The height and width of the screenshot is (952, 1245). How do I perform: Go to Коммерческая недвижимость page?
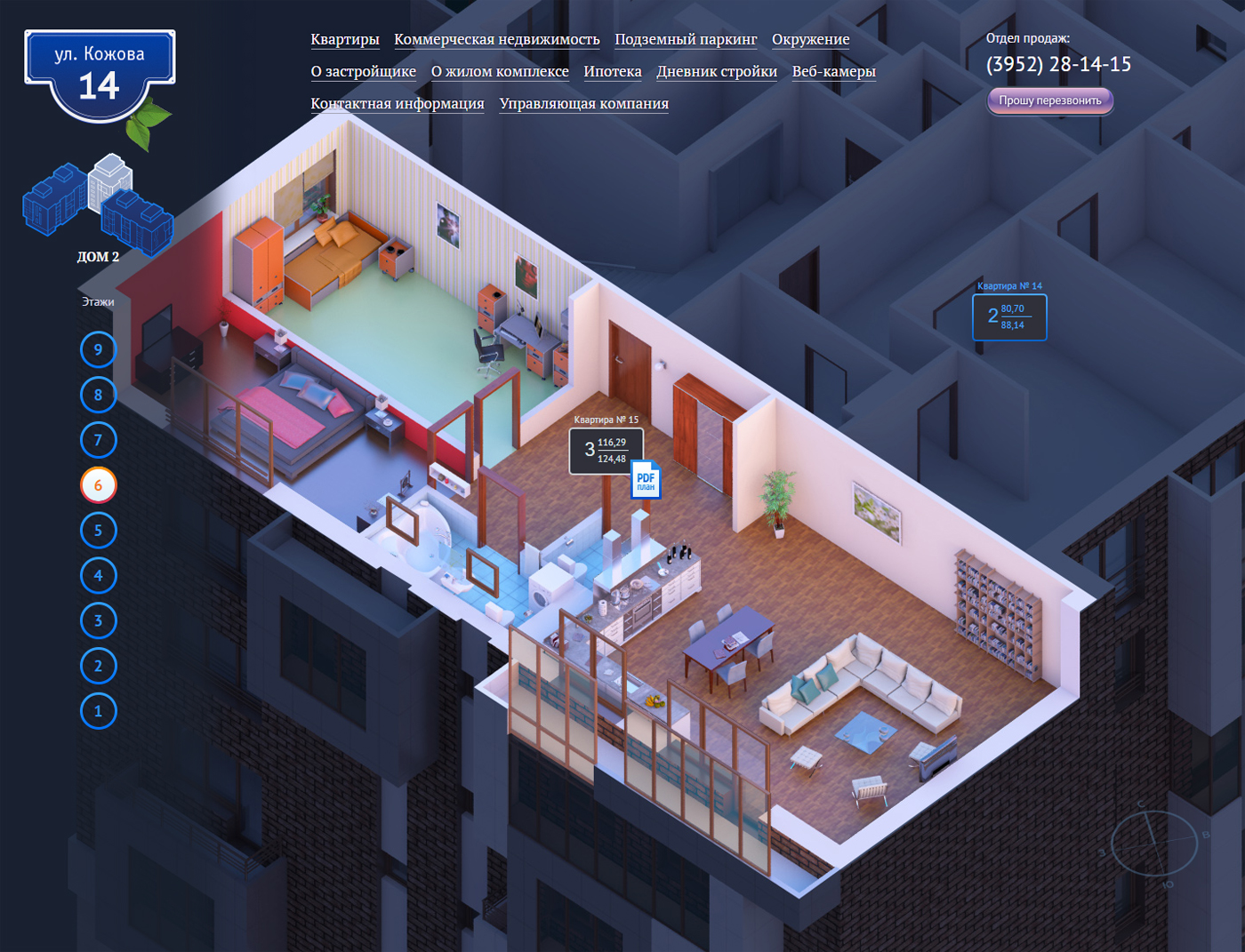(x=496, y=39)
